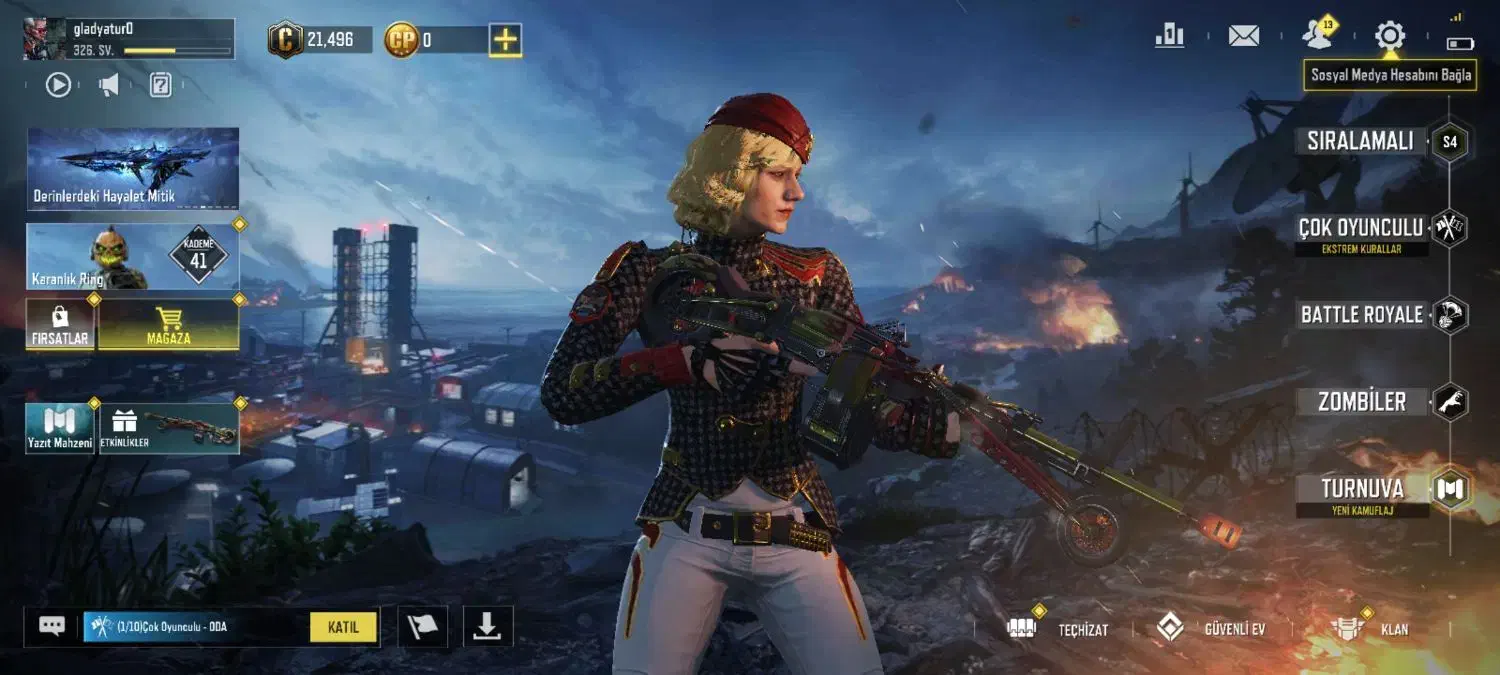
Task: Check the mail envelope icon
Action: (x=1243, y=36)
